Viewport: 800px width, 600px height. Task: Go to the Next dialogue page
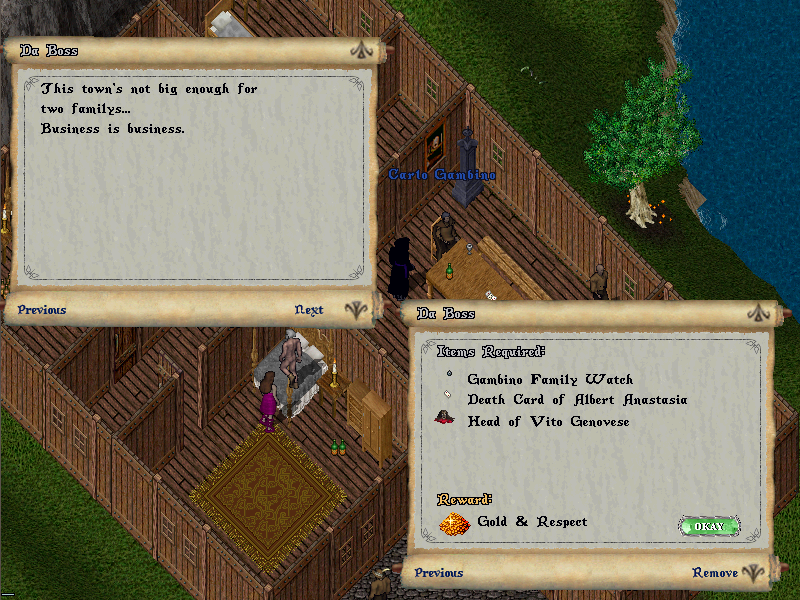pyautogui.click(x=309, y=310)
